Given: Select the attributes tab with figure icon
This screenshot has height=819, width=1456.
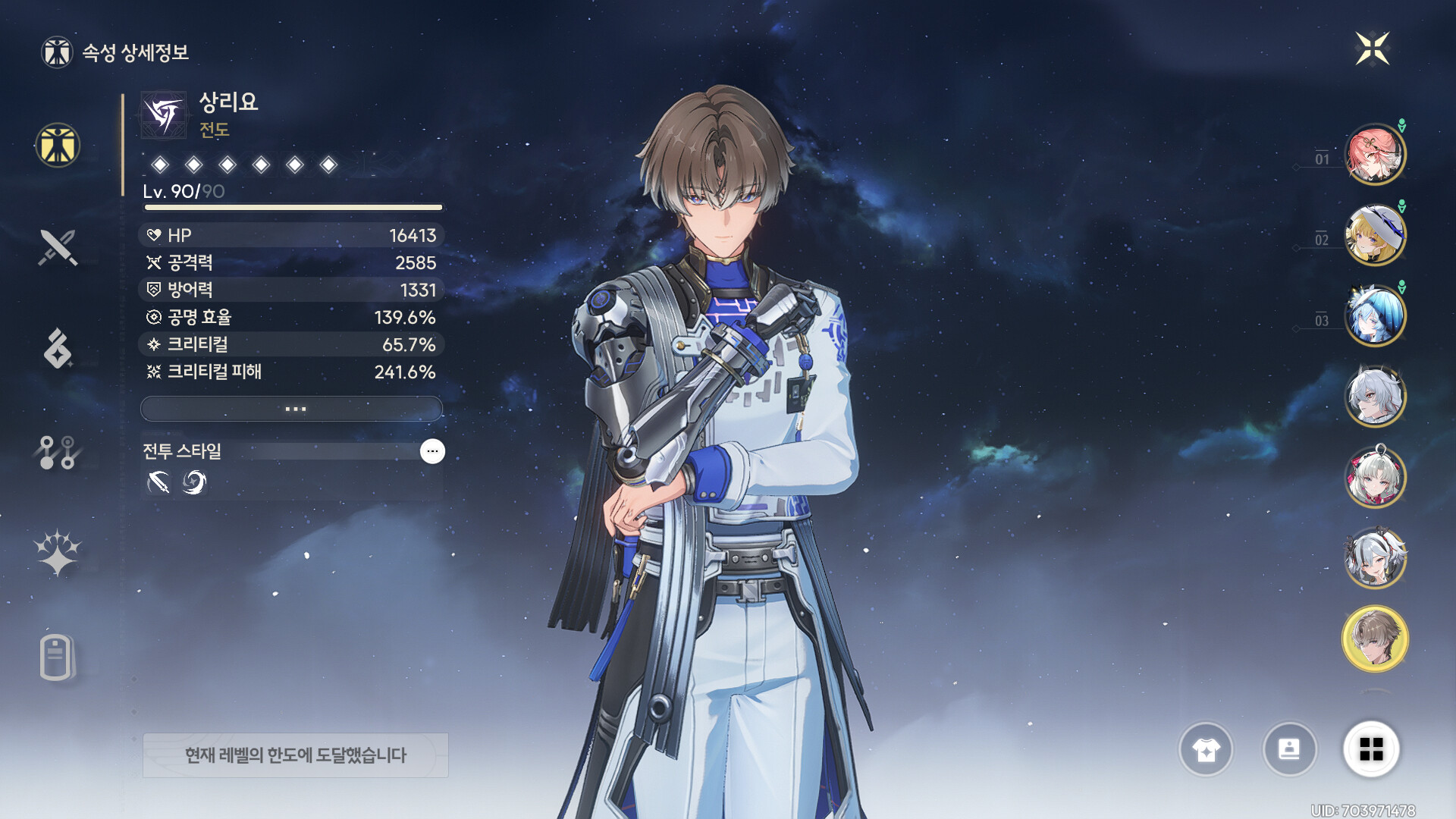Looking at the screenshot, I should pos(58,145).
